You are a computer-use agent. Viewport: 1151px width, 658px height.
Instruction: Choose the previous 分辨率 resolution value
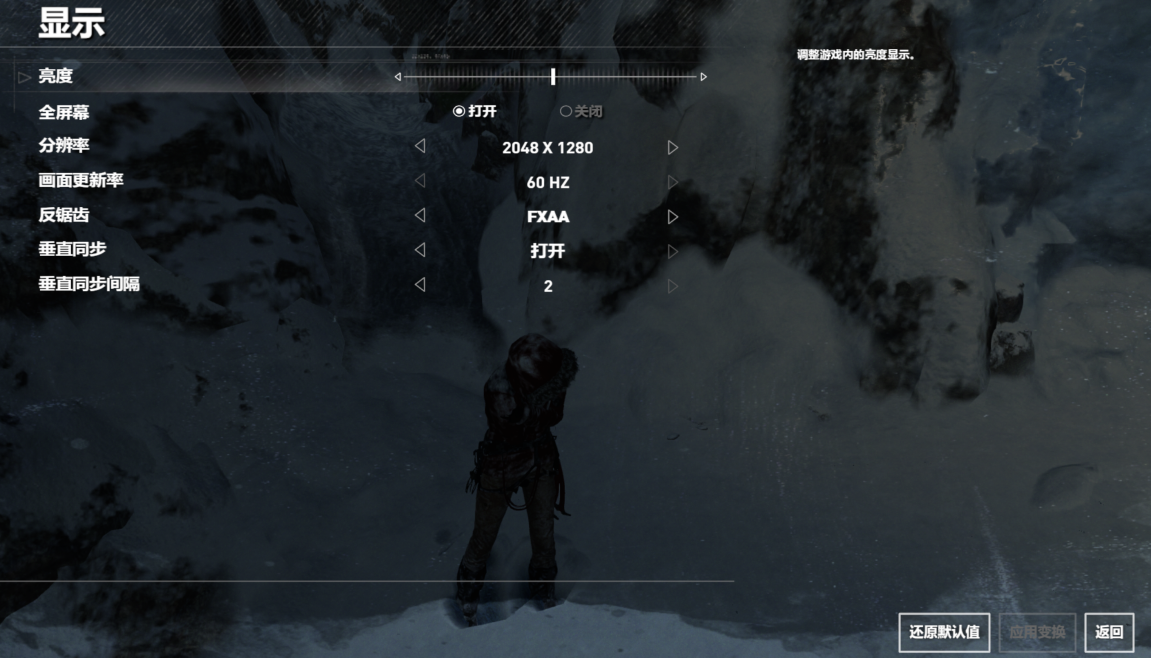[420, 147]
